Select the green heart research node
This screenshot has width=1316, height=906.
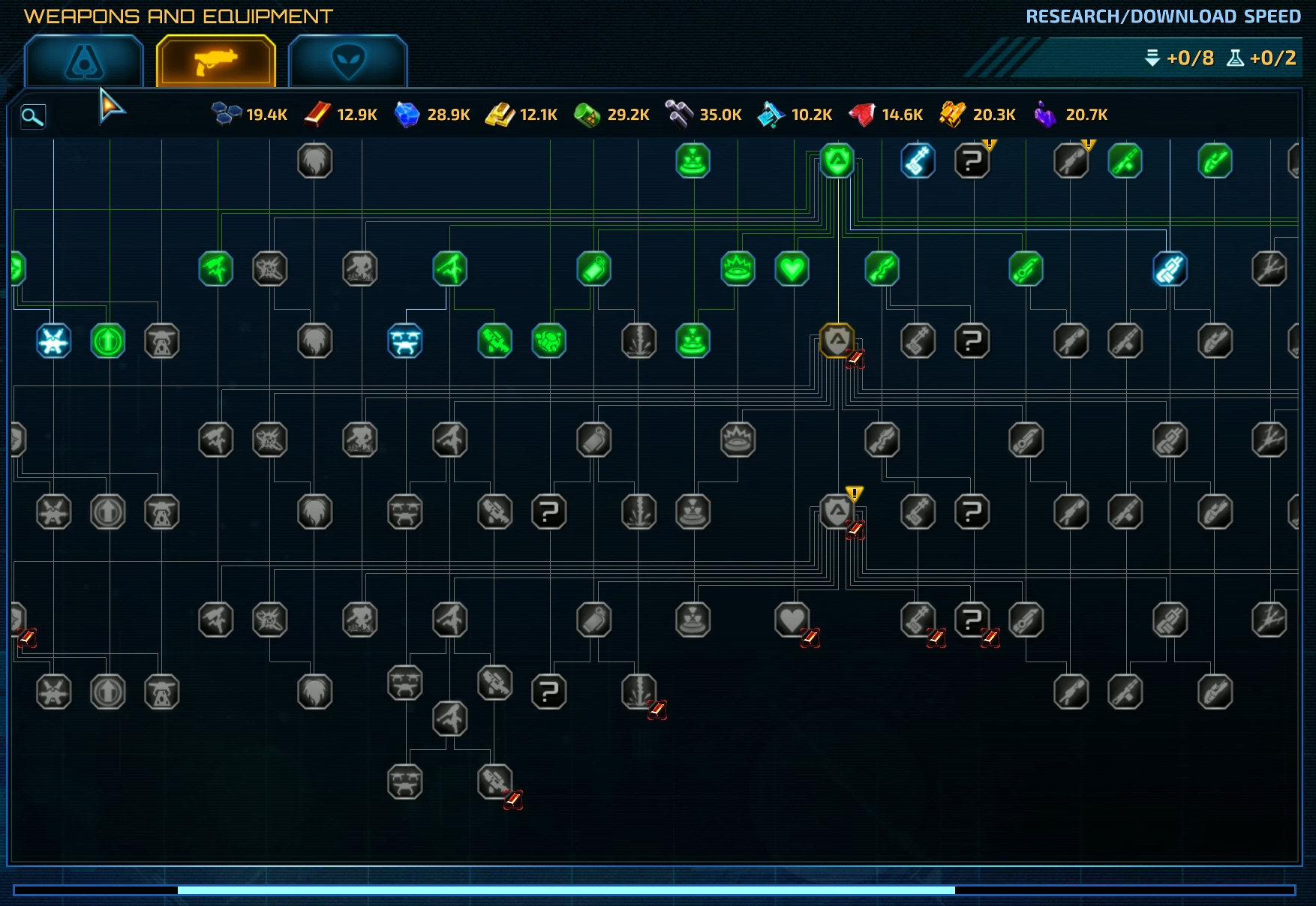pyautogui.click(x=792, y=268)
